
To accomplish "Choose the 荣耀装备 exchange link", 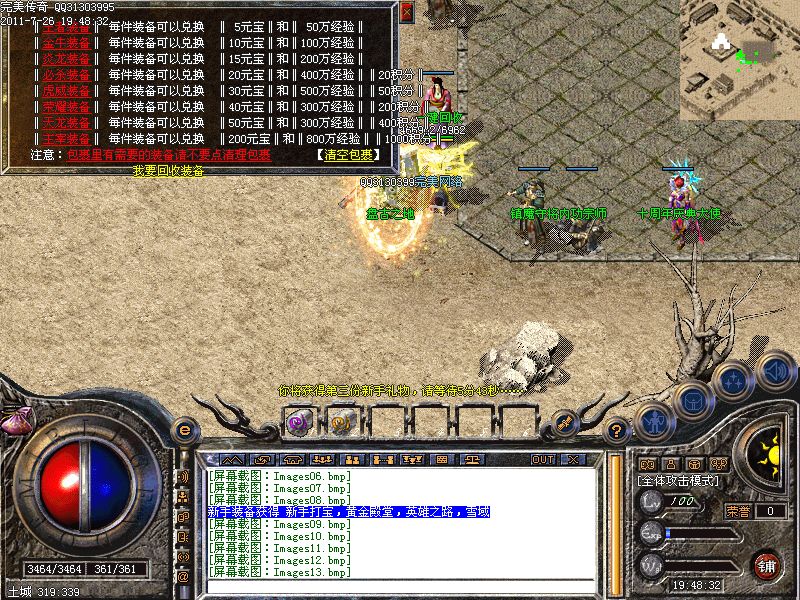I will 65,107.
